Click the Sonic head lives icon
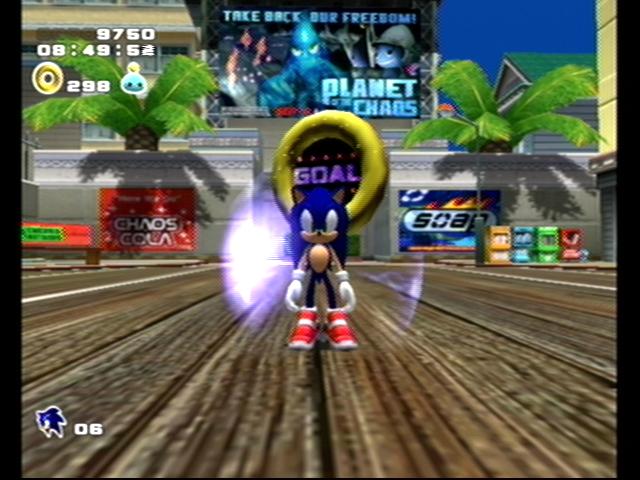Viewport: 640px width, 480px height. [51, 422]
